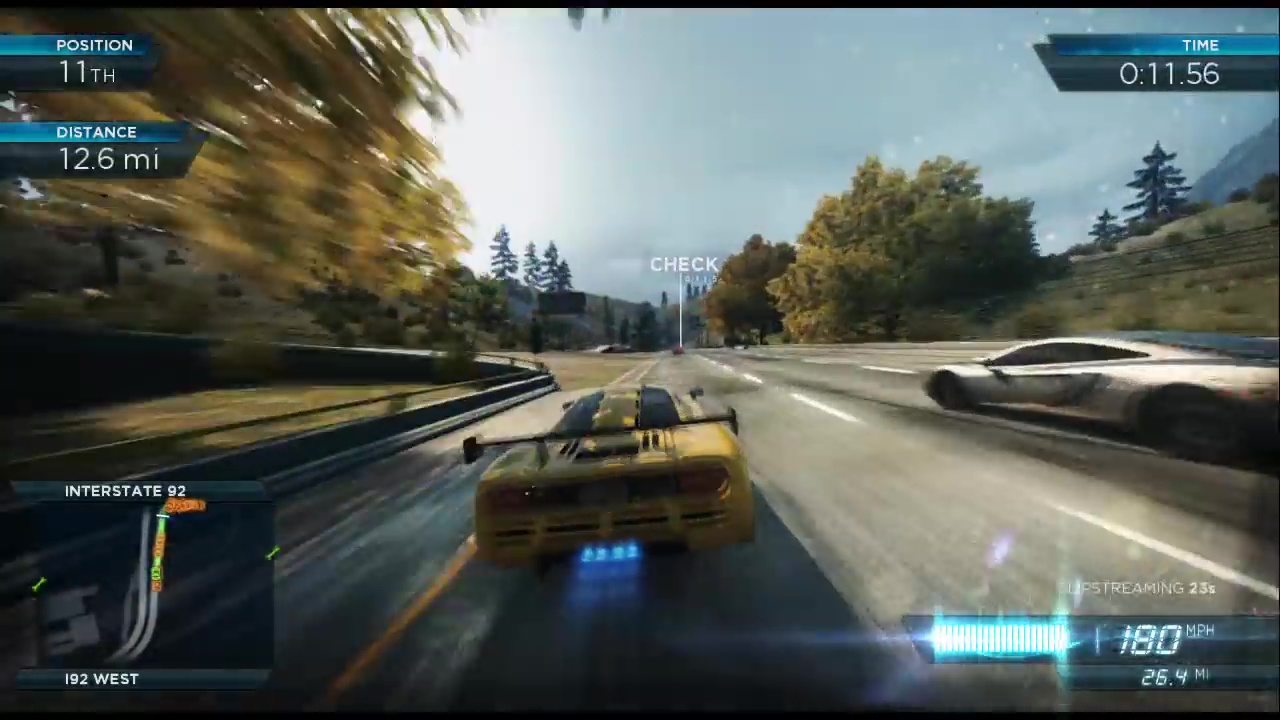Click the checkpoint vertical beam line
The width and height of the screenshot is (1280, 720).
pyautogui.click(x=681, y=315)
